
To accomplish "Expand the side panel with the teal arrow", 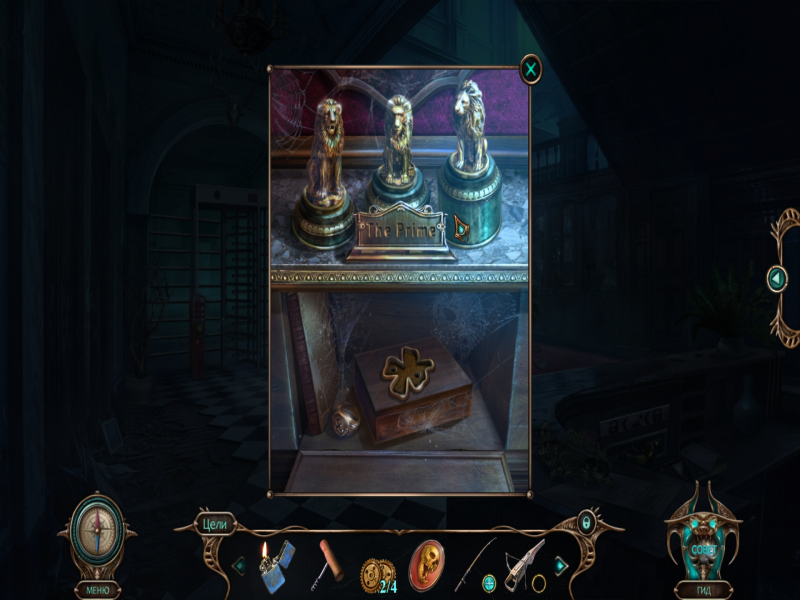I will click(x=777, y=278).
